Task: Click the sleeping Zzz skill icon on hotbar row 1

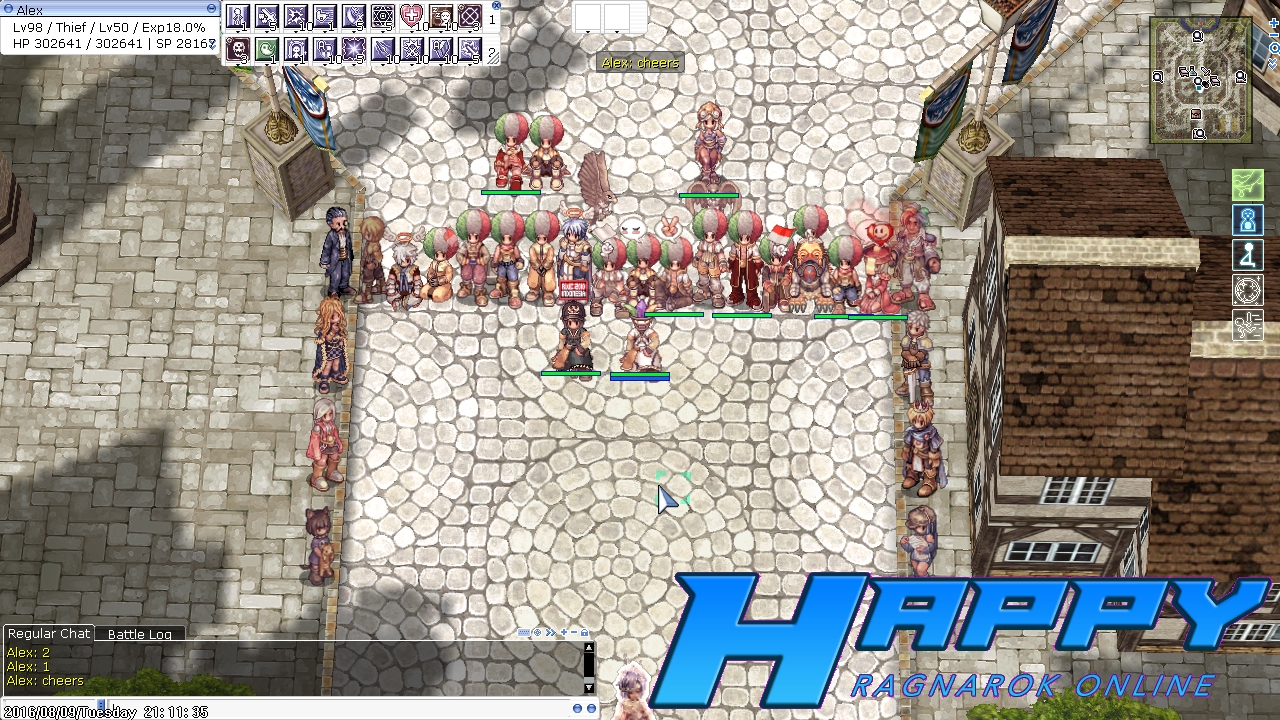Action: click(441, 15)
